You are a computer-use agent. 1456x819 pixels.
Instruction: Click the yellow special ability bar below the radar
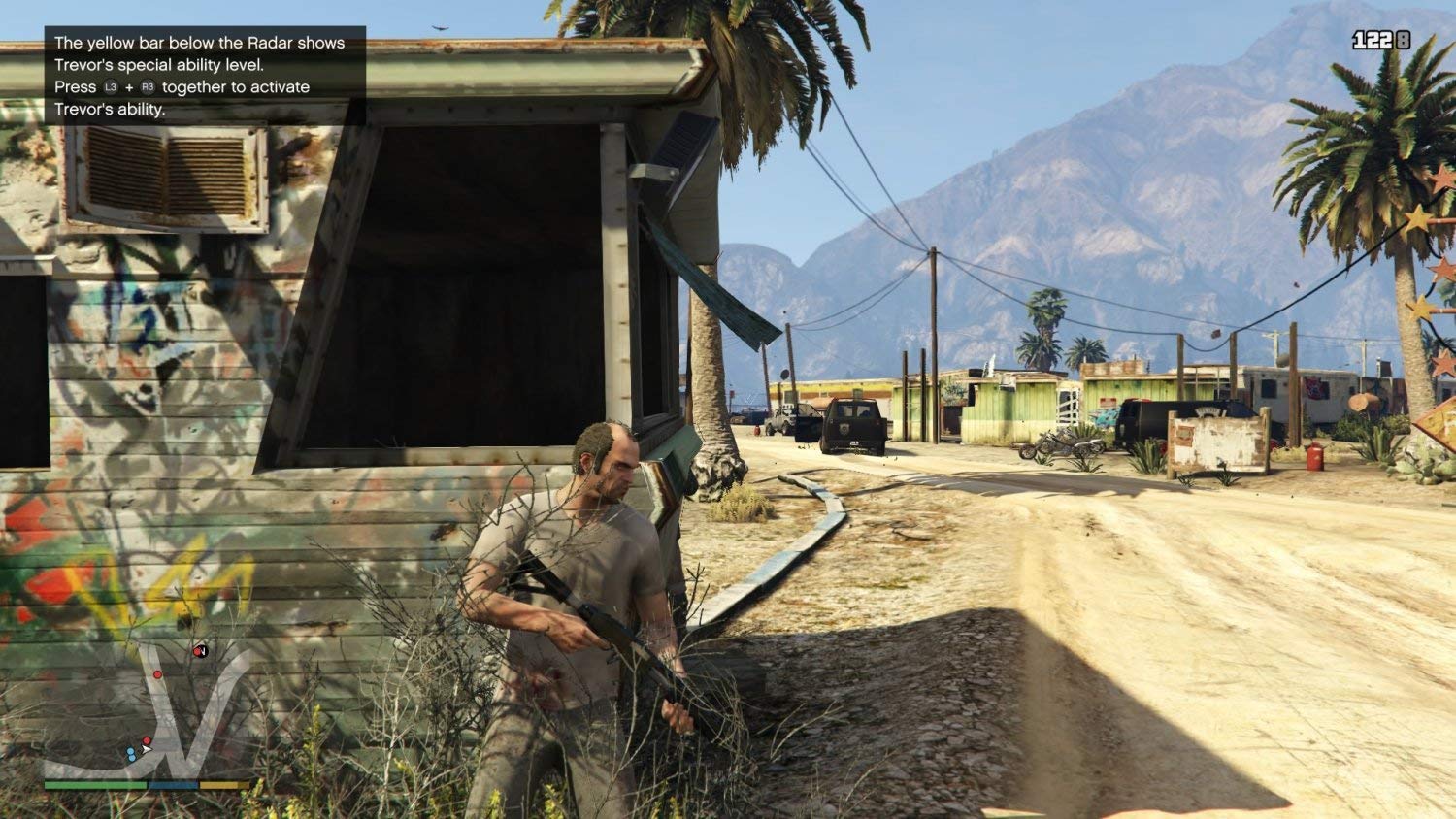(222, 783)
